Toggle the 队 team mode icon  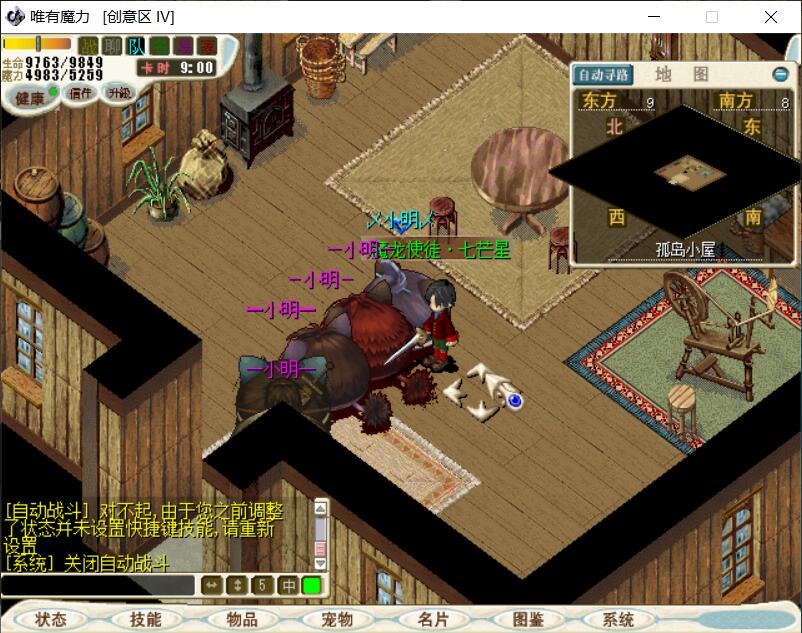136,45
